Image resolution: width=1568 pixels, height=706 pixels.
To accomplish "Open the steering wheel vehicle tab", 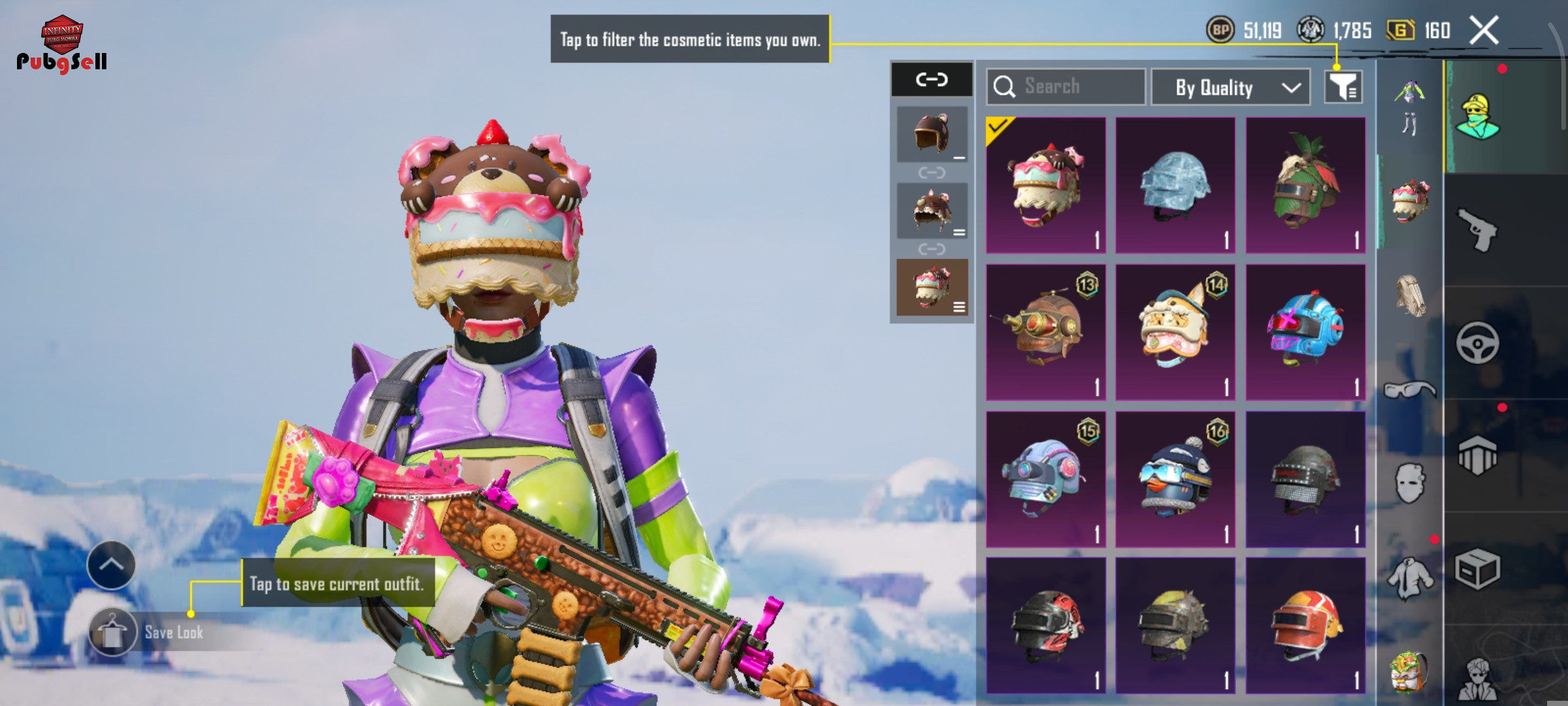I will [x=1478, y=343].
